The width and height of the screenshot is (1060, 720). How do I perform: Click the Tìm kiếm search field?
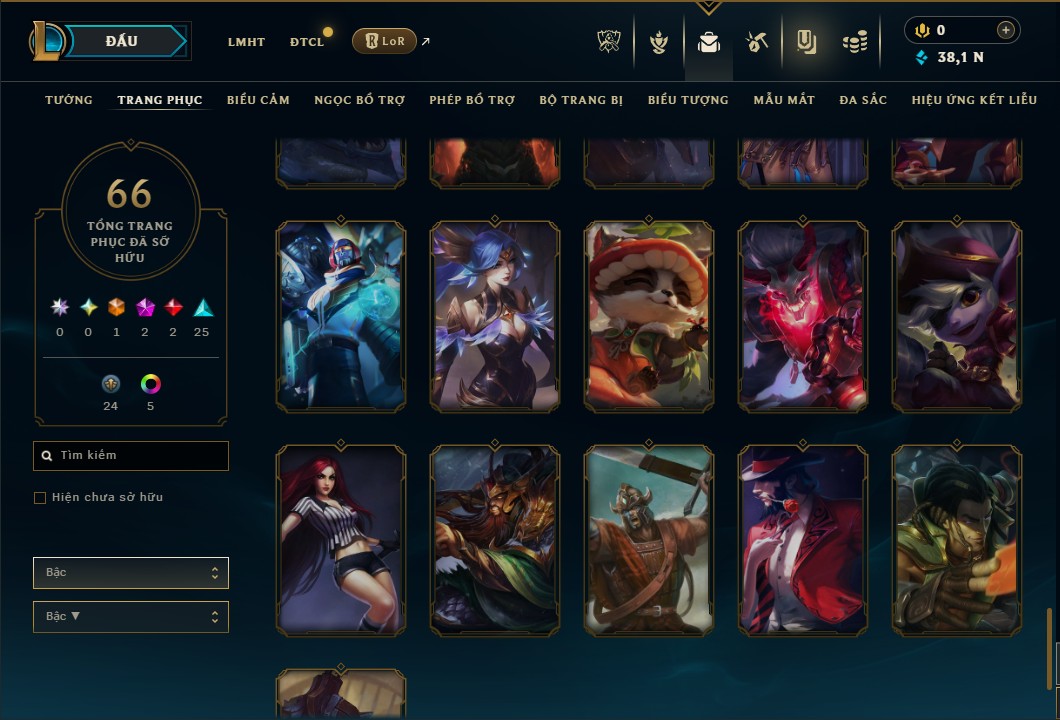(131, 456)
